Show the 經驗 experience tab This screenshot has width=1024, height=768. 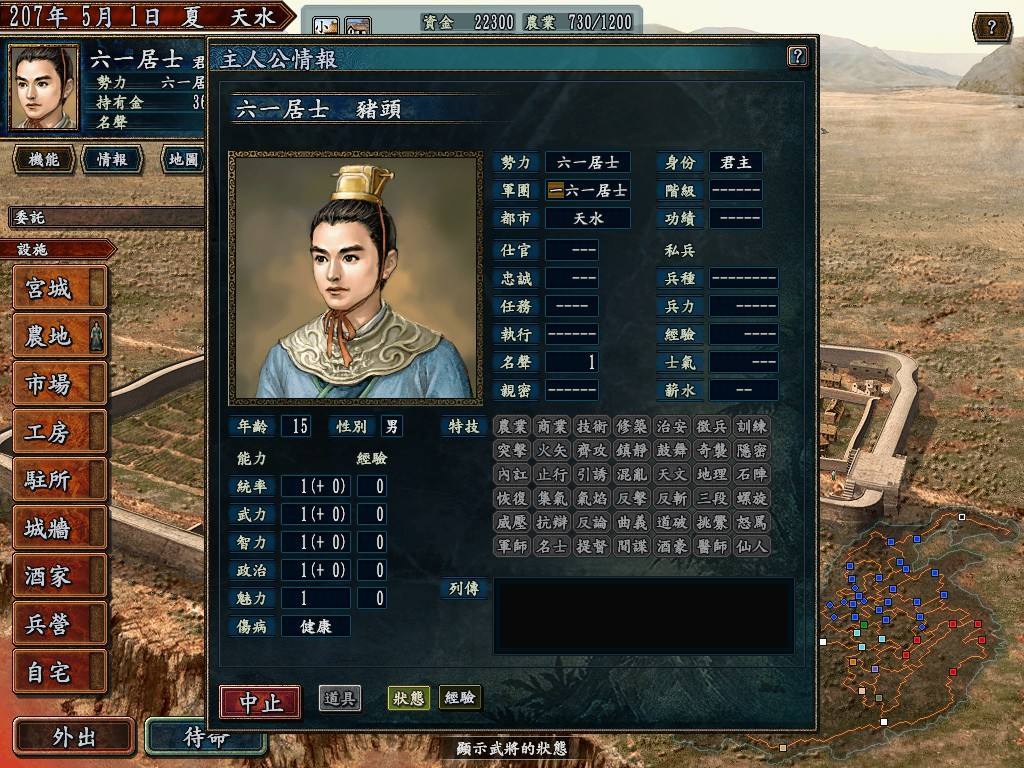tap(460, 698)
